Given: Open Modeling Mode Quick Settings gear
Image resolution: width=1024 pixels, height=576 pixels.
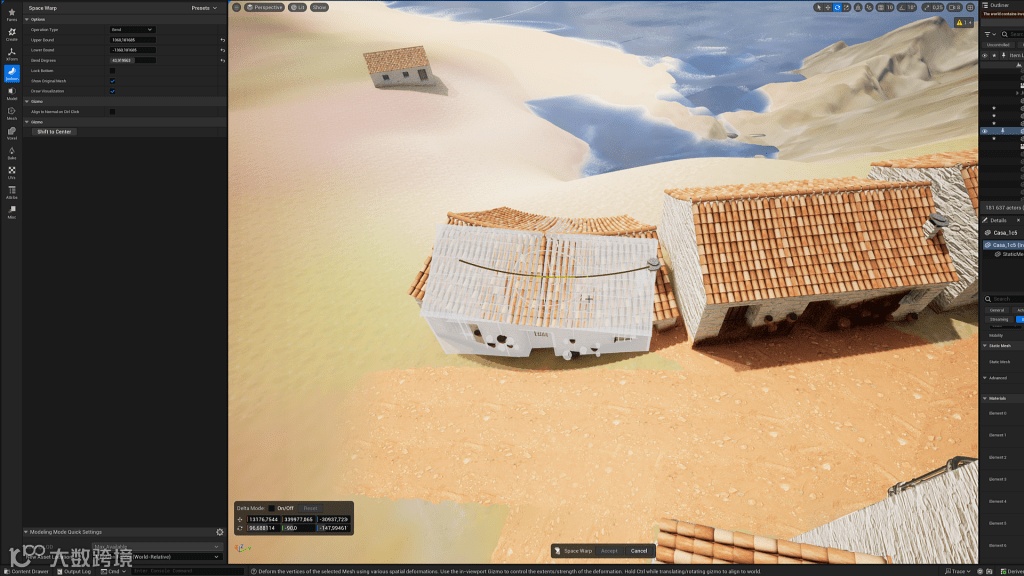Looking at the screenshot, I should 220,532.
